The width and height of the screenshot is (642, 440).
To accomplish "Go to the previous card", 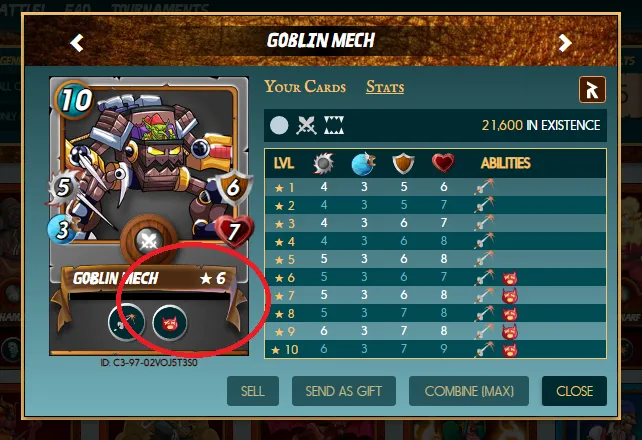I will point(77,42).
